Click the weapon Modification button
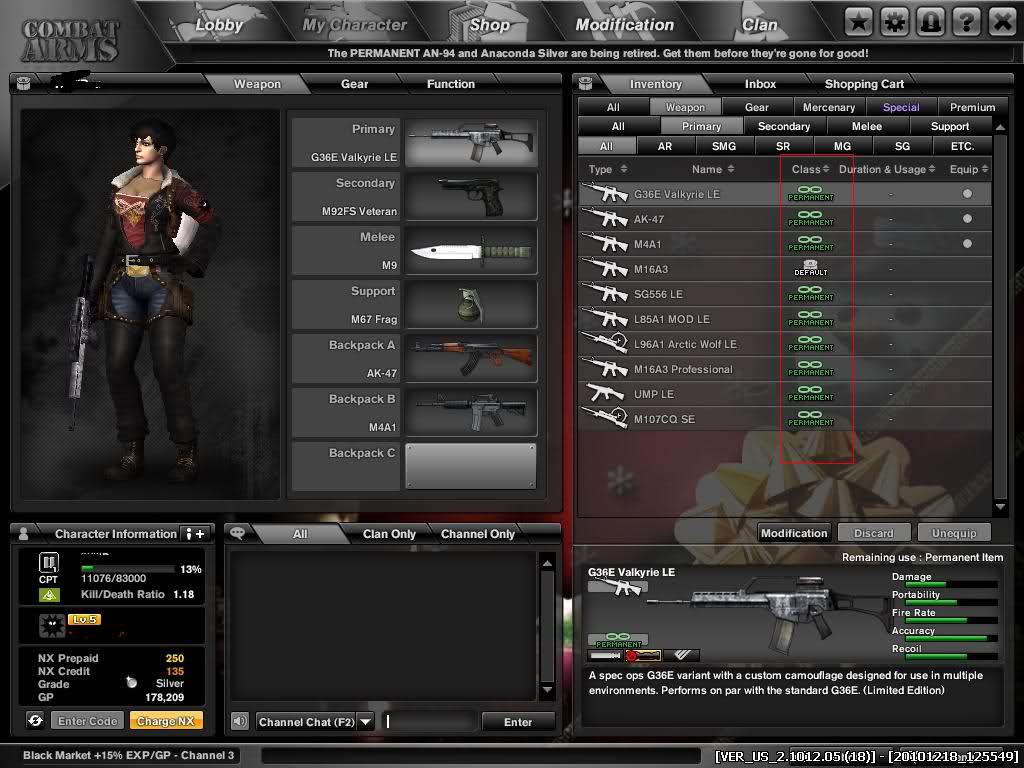This screenshot has width=1024, height=768. (794, 533)
